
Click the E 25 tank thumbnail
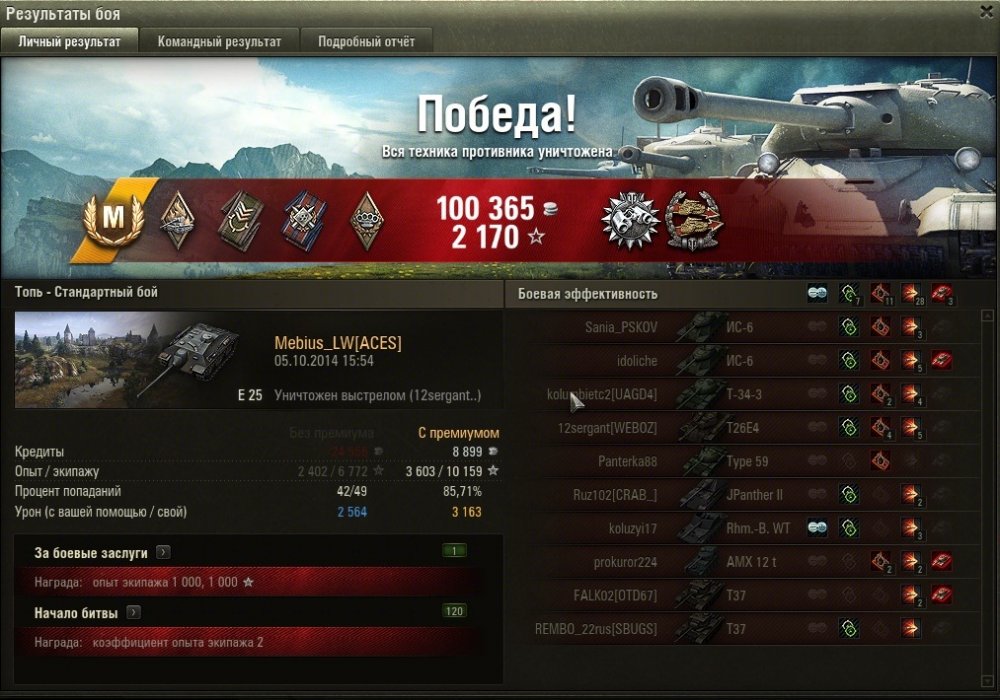pyautogui.click(x=127, y=358)
